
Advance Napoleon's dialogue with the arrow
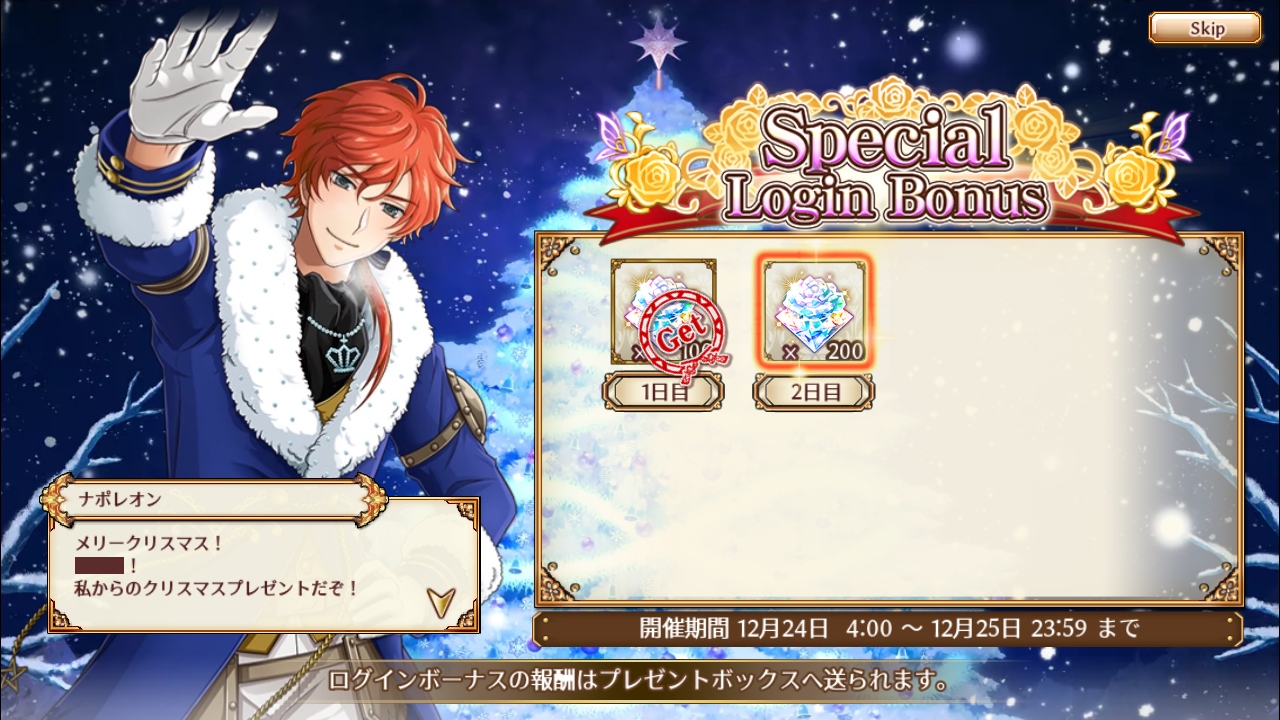tap(440, 600)
